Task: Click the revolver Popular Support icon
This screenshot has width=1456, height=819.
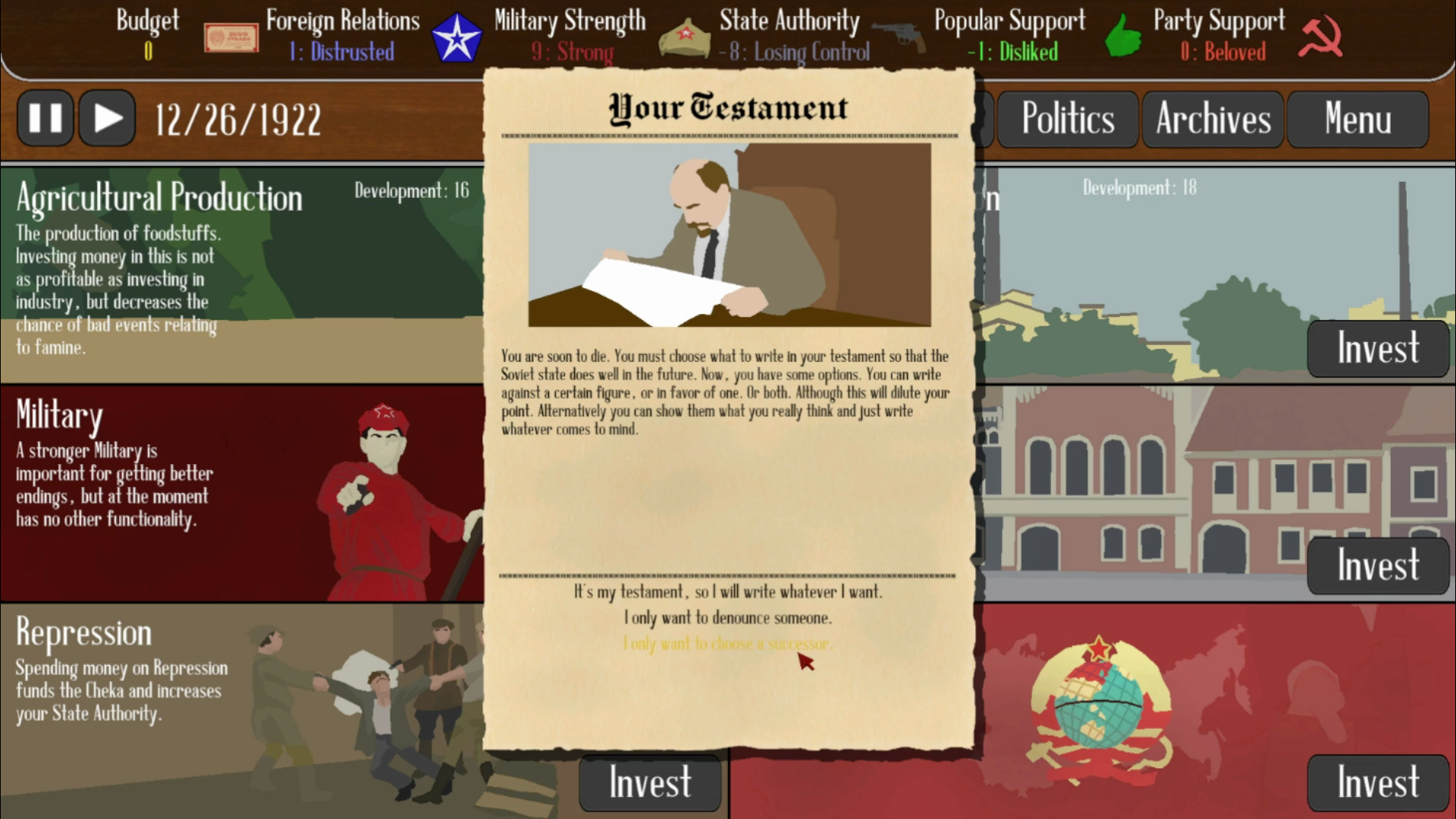Action: tap(904, 36)
